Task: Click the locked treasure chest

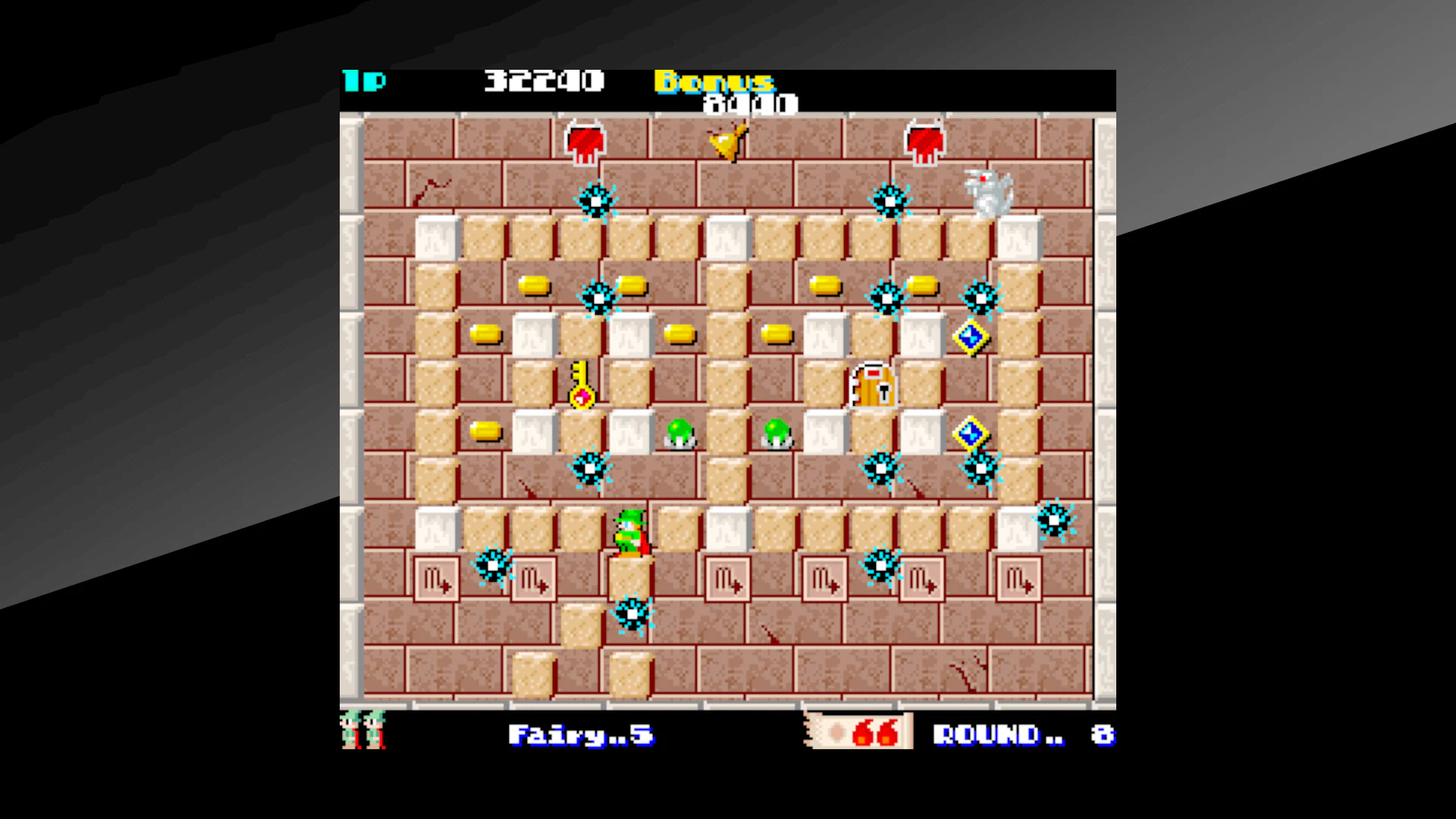Action: click(872, 387)
